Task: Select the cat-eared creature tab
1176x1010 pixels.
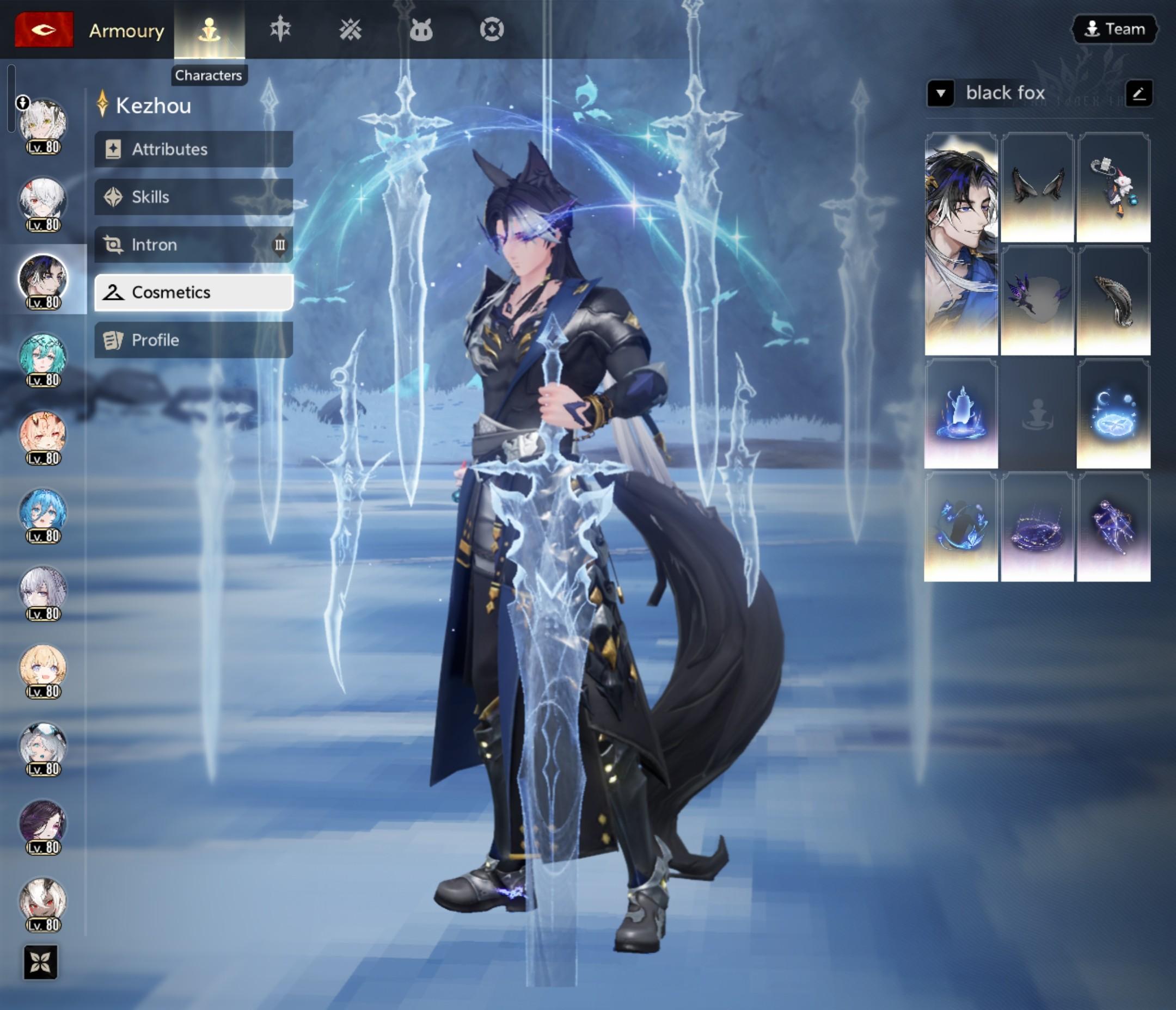Action: point(420,29)
